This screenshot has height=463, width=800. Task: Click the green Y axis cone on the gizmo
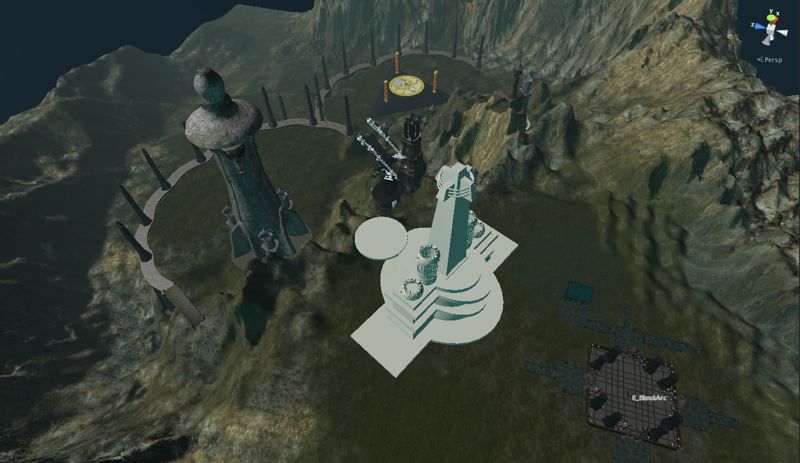(771, 17)
